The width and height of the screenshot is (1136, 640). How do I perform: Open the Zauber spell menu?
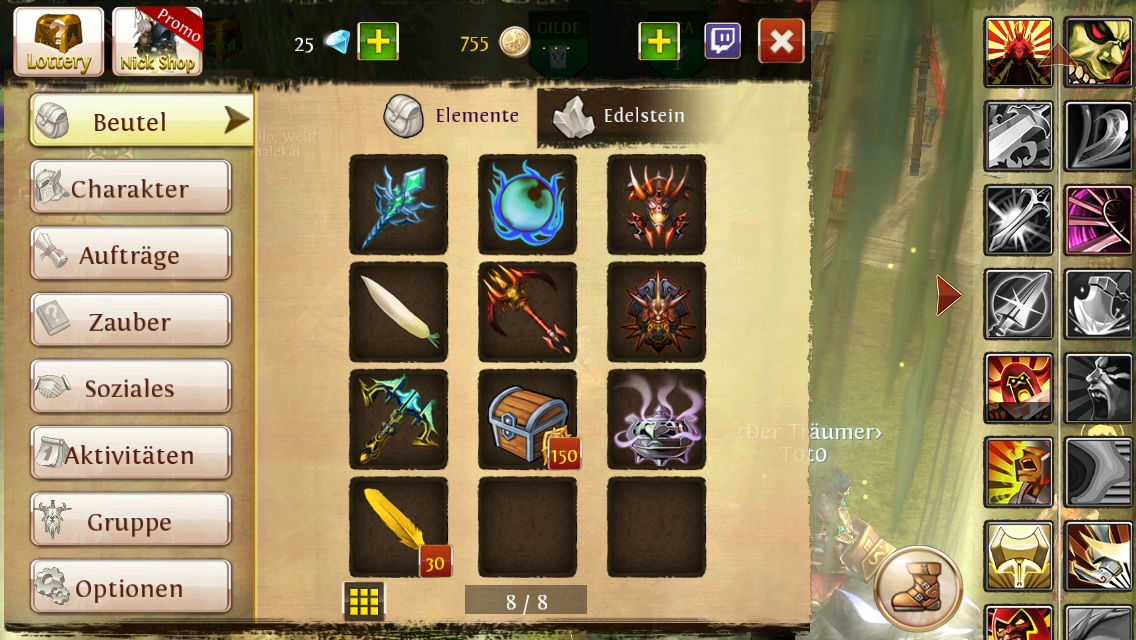(131, 321)
